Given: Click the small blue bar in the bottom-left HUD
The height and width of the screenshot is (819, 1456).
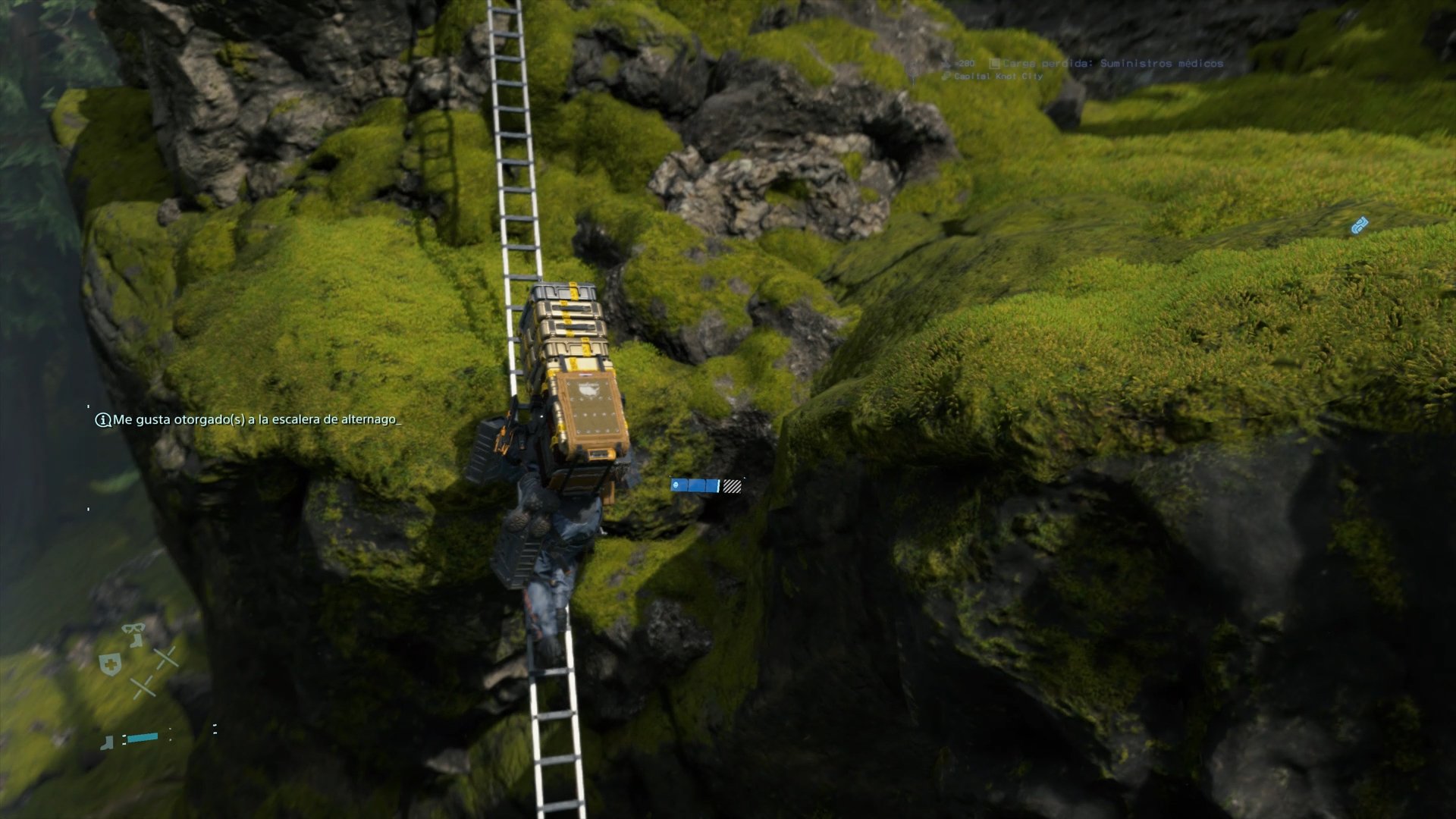Looking at the screenshot, I should point(143,737).
